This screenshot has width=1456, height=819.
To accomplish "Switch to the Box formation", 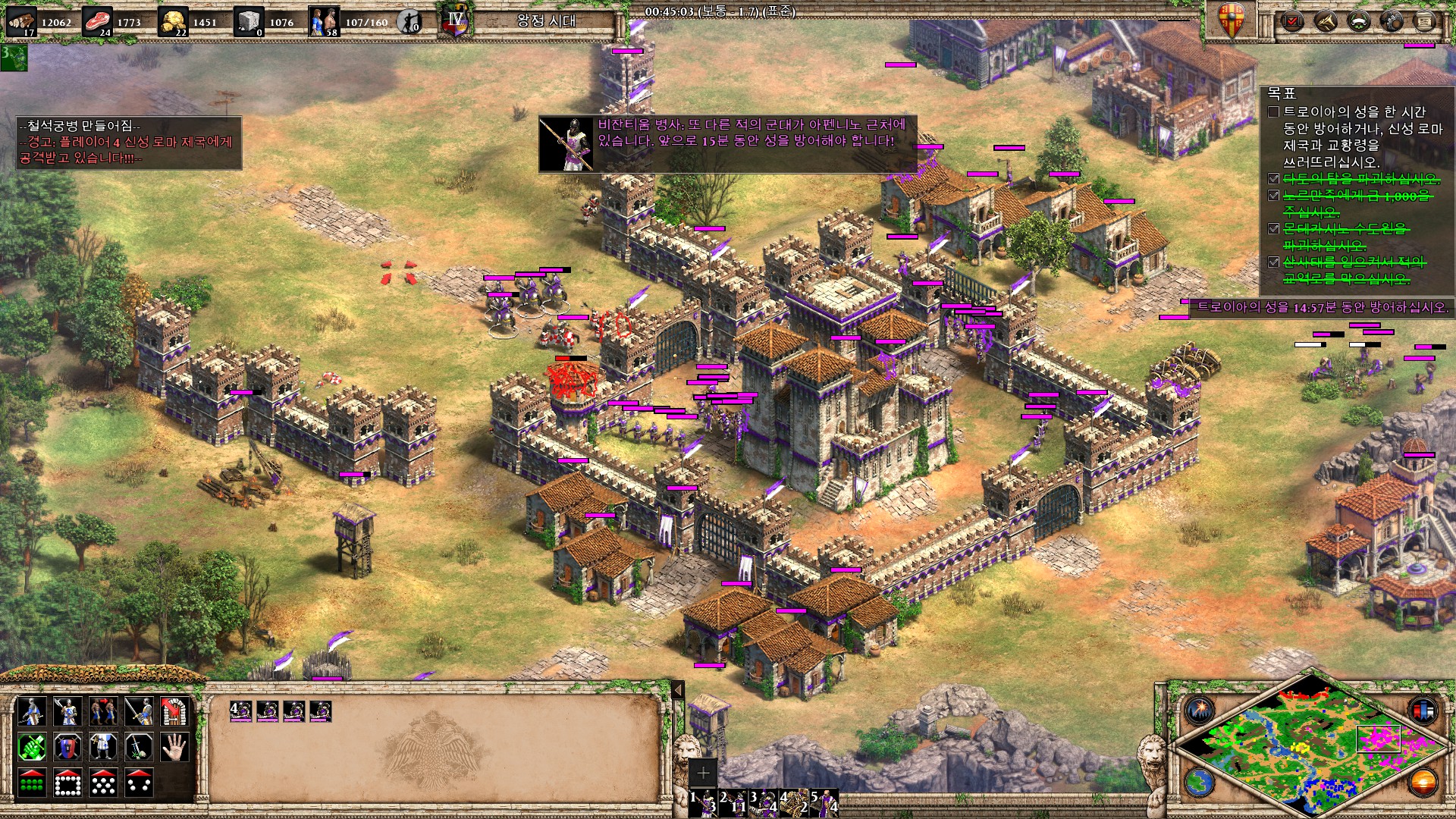I will tap(67, 783).
